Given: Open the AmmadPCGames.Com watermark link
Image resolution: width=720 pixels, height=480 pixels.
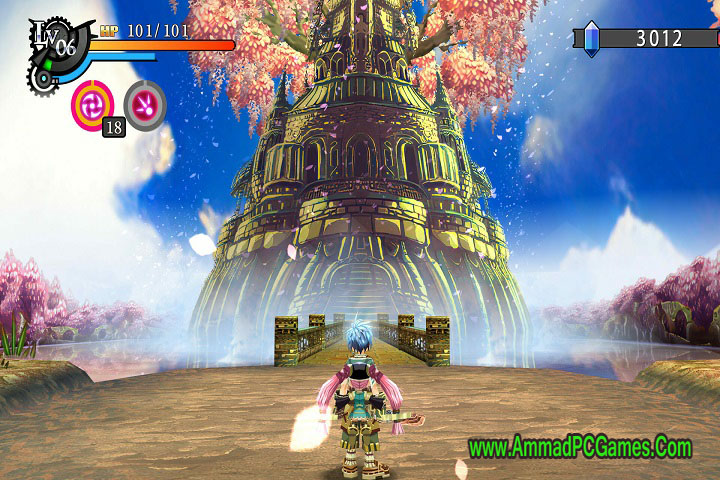Looking at the screenshot, I should tap(580, 447).
